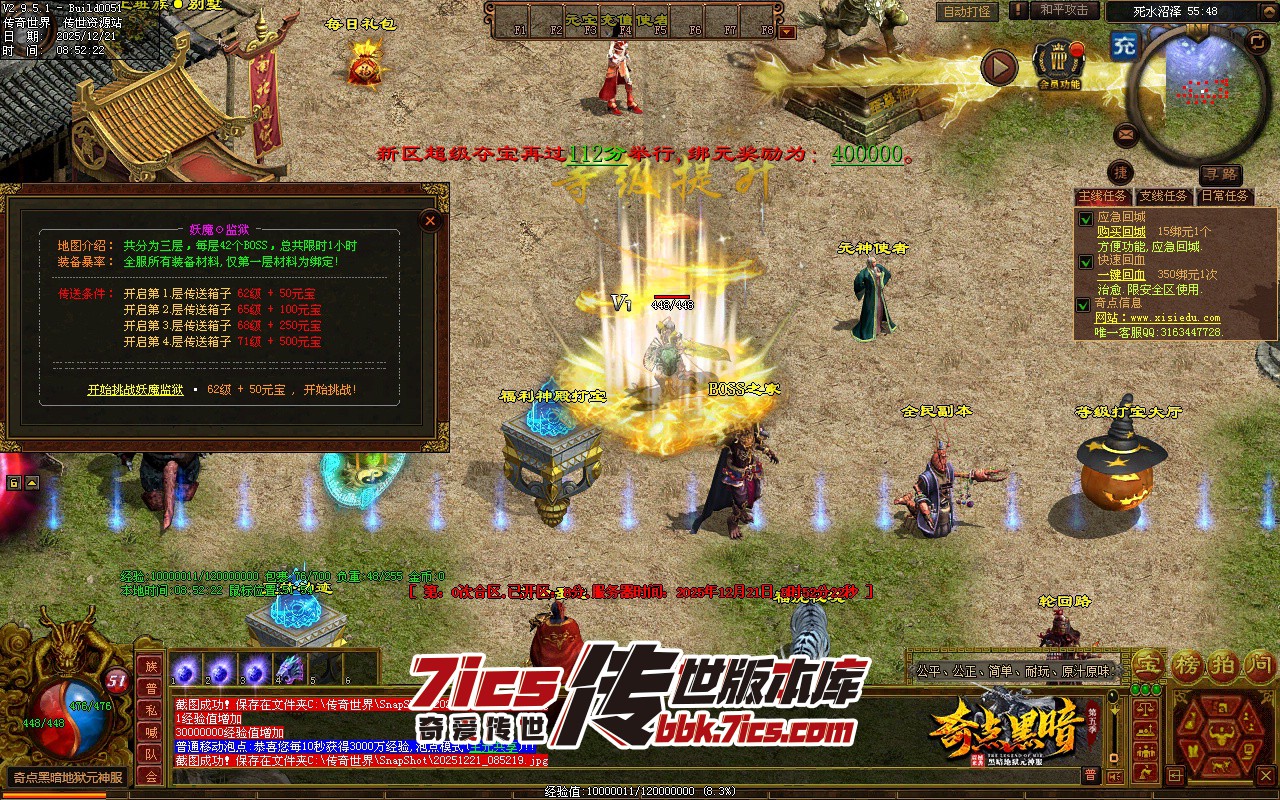This screenshot has width=1280, height=800.
Task: Open the mail envelope icon
Action: click(x=1126, y=133)
